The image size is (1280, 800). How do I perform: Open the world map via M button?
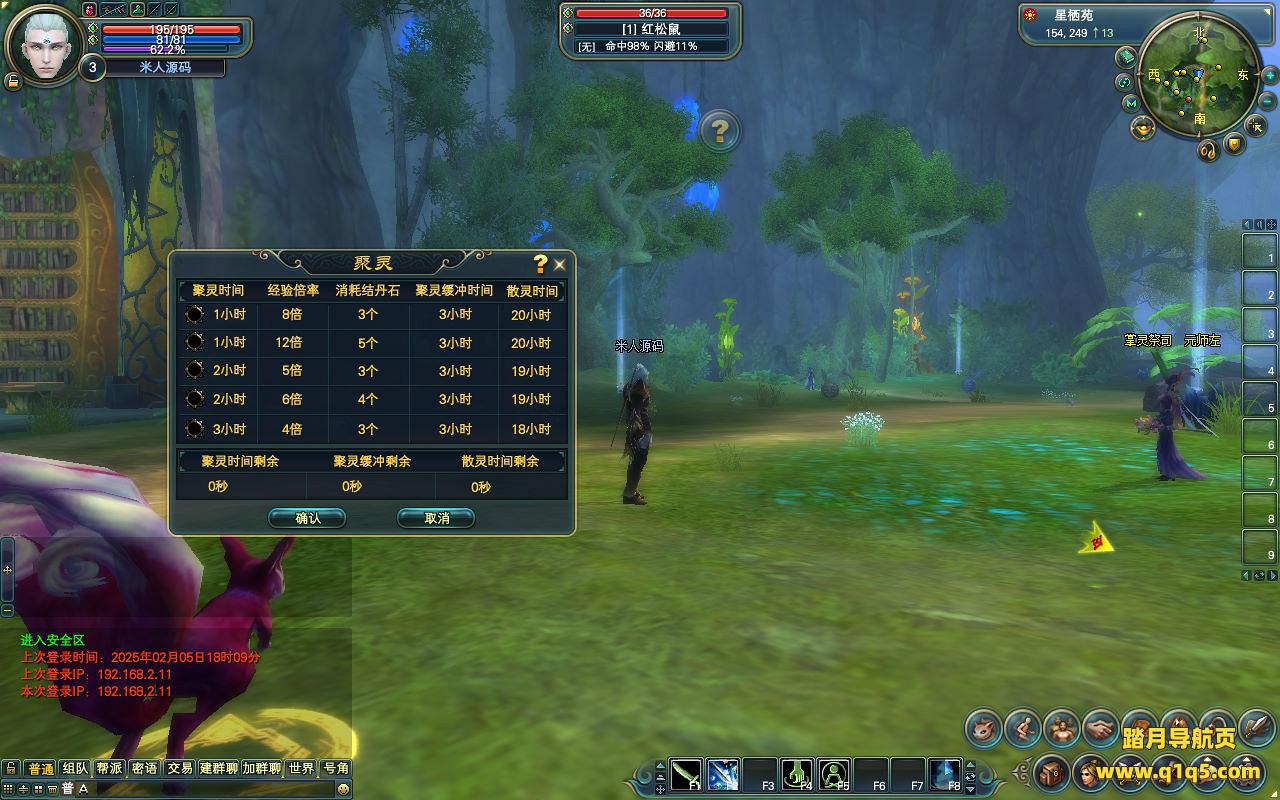point(1130,103)
